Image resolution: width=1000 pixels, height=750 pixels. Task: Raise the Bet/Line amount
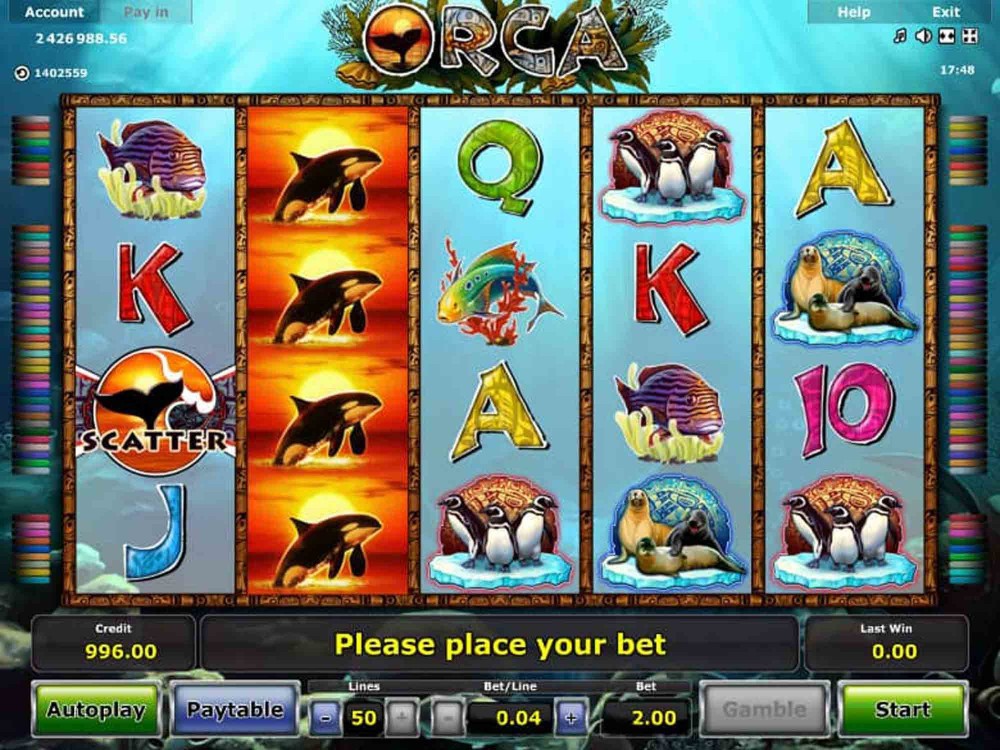pyautogui.click(x=571, y=717)
